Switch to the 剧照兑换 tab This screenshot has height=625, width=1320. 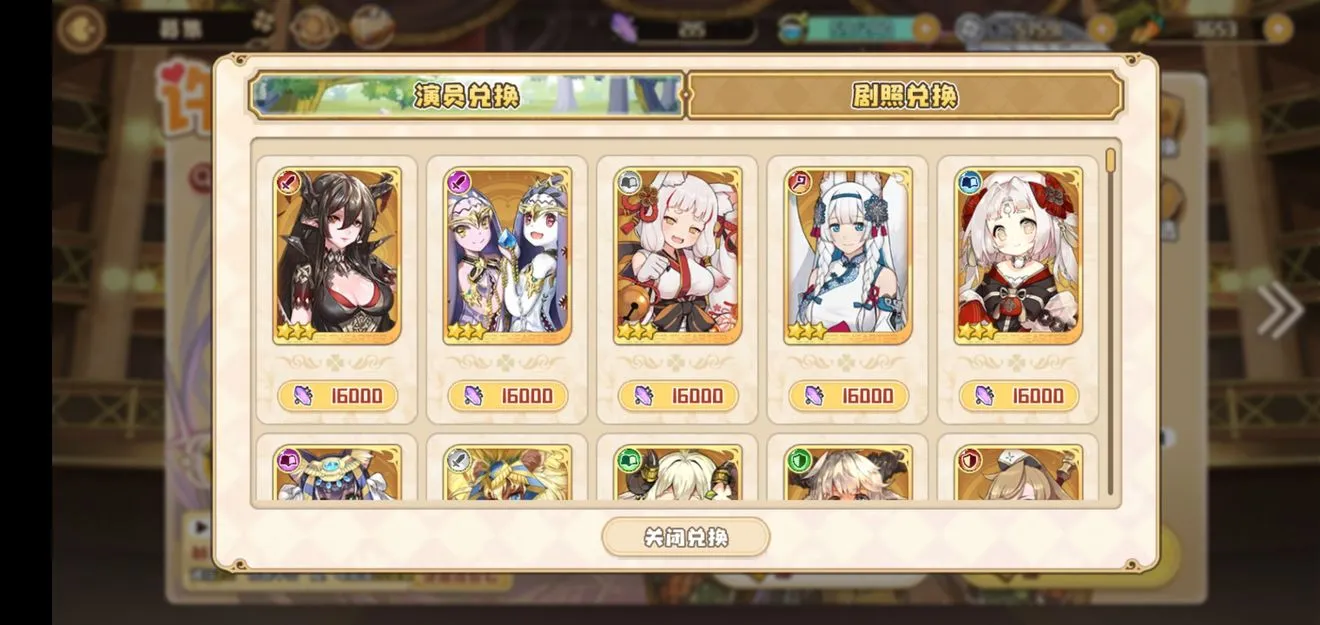904,95
